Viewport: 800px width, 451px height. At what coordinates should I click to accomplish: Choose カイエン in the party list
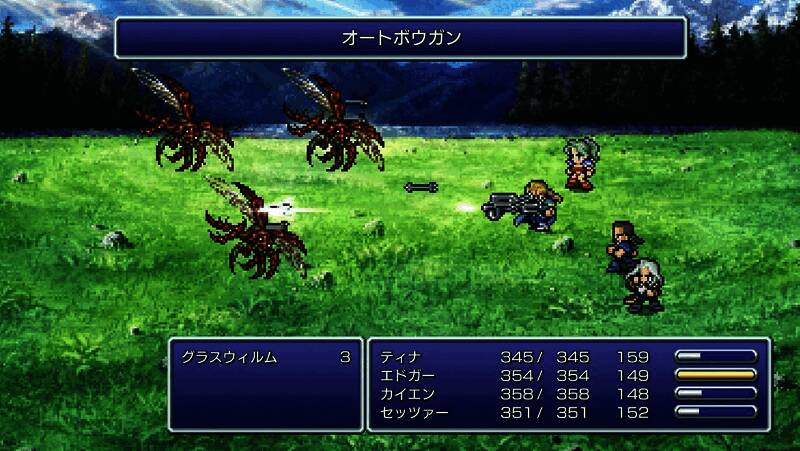[406, 393]
